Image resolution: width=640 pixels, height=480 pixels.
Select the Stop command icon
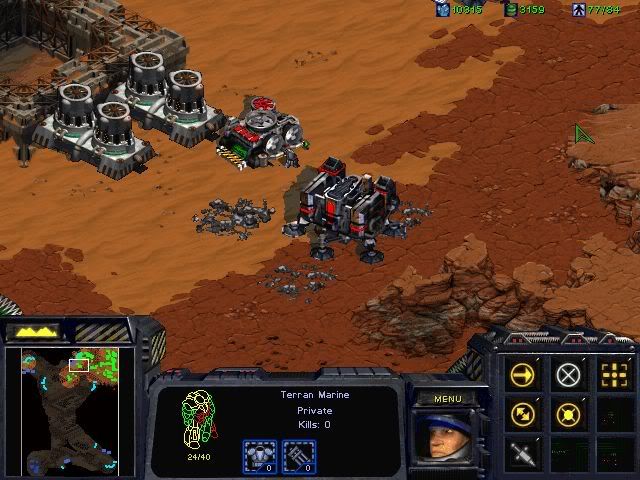coord(569,376)
